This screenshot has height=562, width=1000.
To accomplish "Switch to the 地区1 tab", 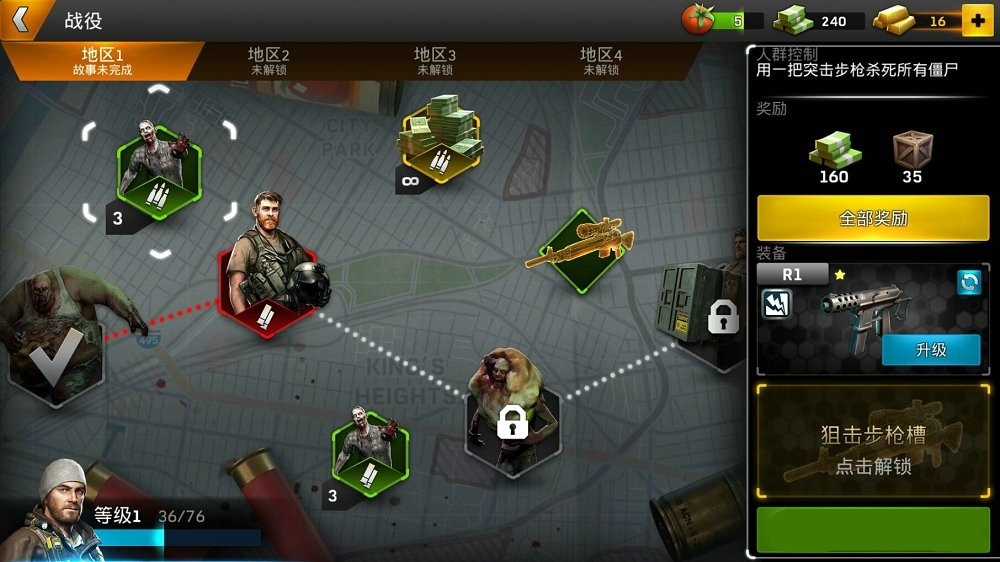I will [102, 61].
